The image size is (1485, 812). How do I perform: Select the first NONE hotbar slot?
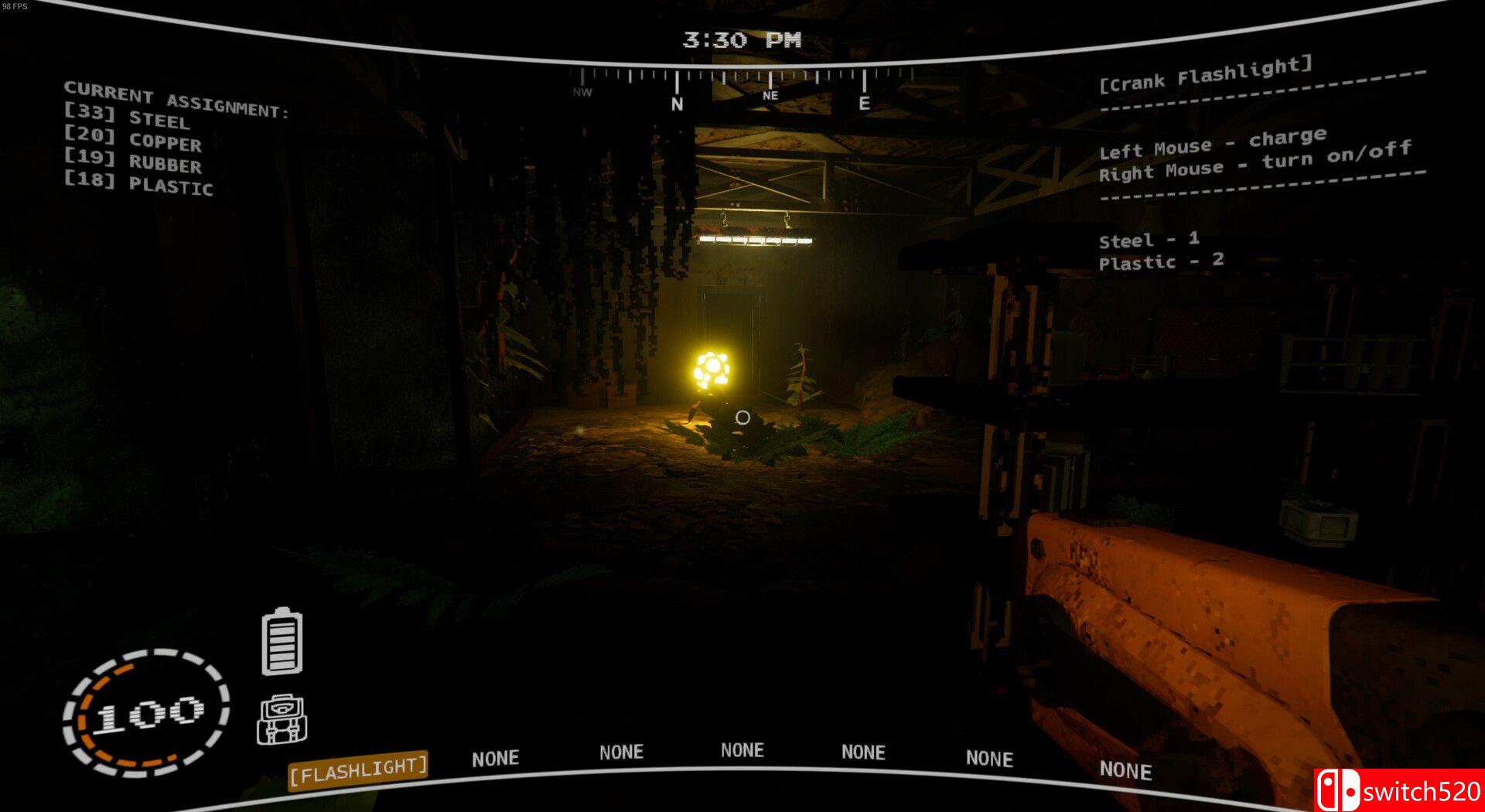coord(496,756)
